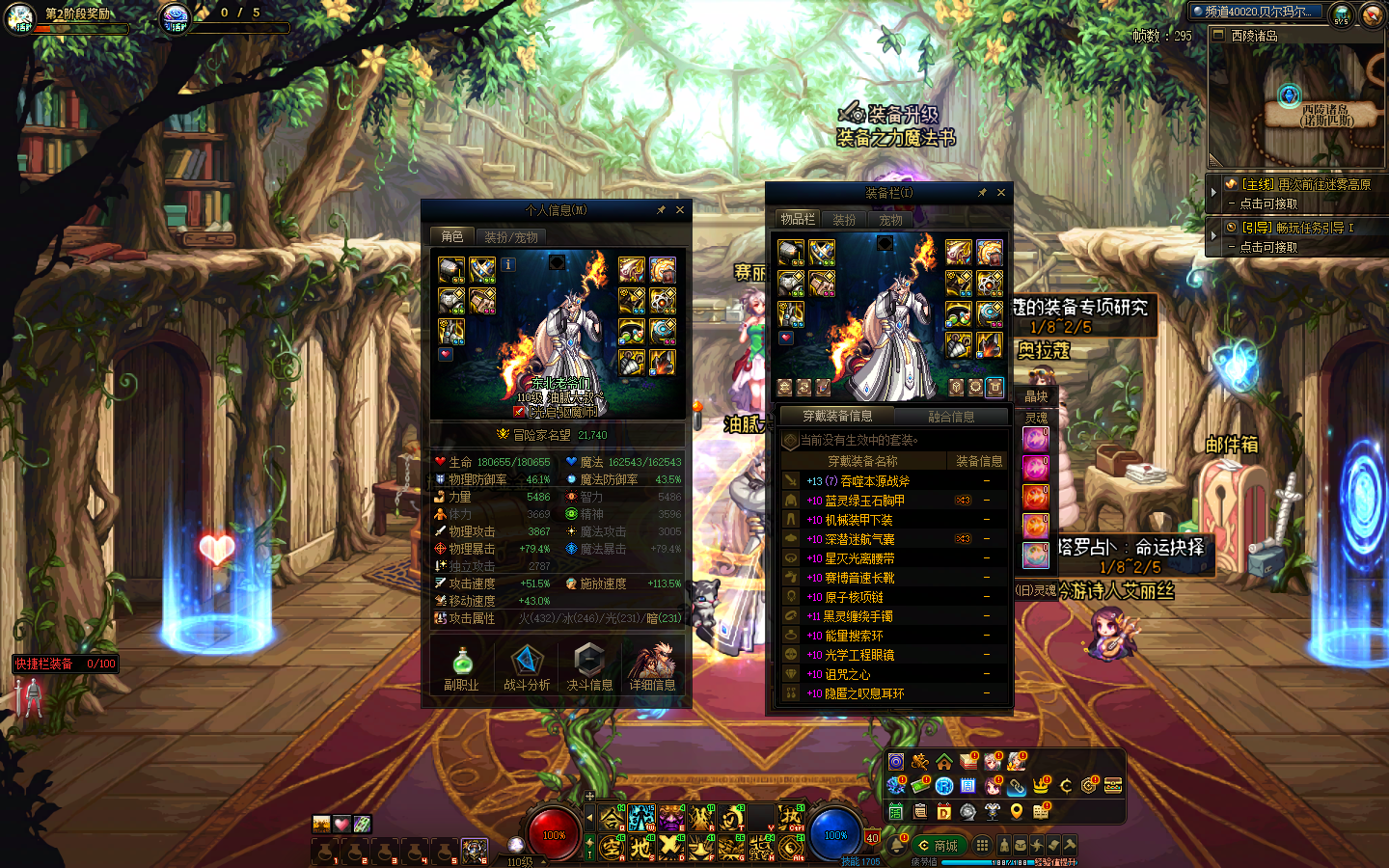Show 详细信息 detailed stats
The height and width of the screenshot is (868, 1389).
click(653, 667)
